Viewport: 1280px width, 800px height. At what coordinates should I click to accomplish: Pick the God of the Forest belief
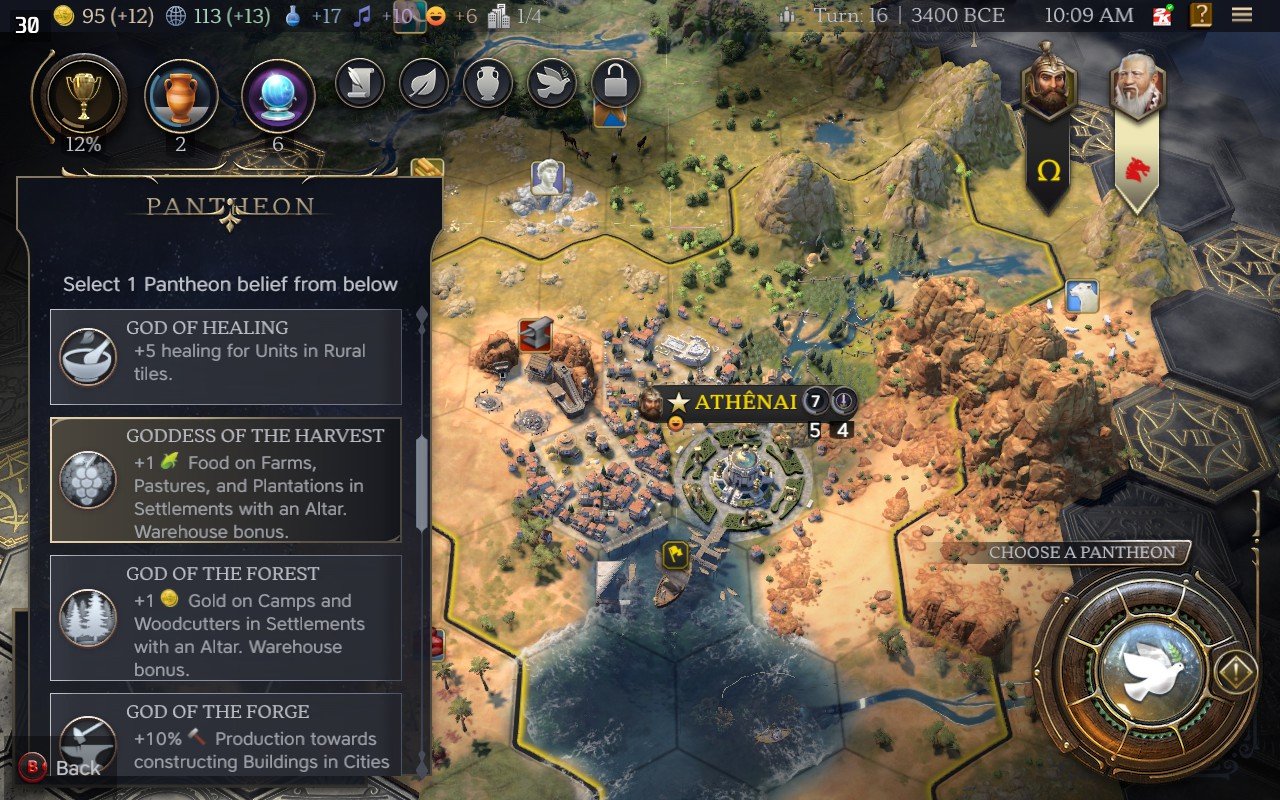pyautogui.click(x=226, y=618)
